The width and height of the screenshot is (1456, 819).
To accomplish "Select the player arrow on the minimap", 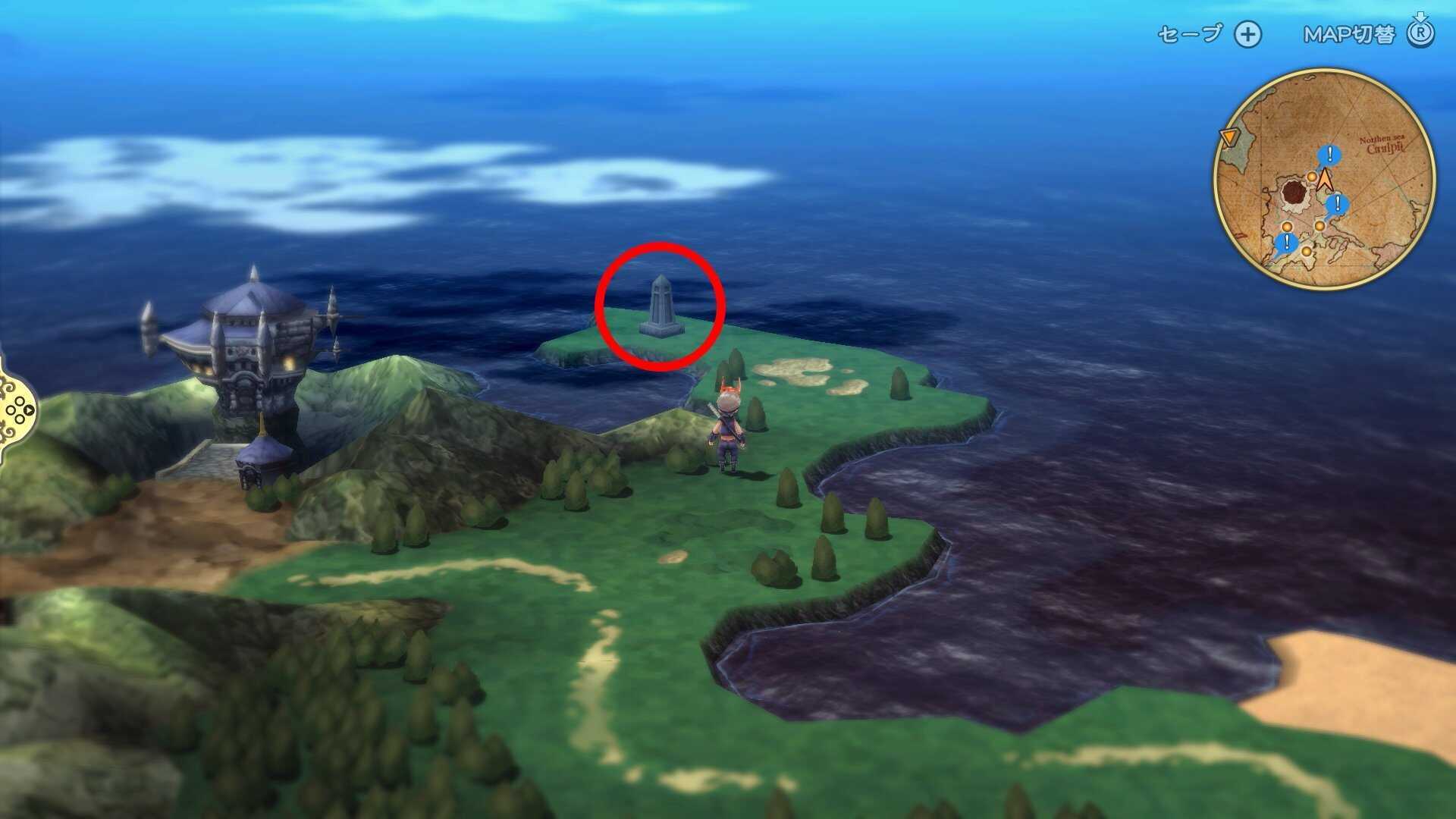I will [x=1325, y=180].
